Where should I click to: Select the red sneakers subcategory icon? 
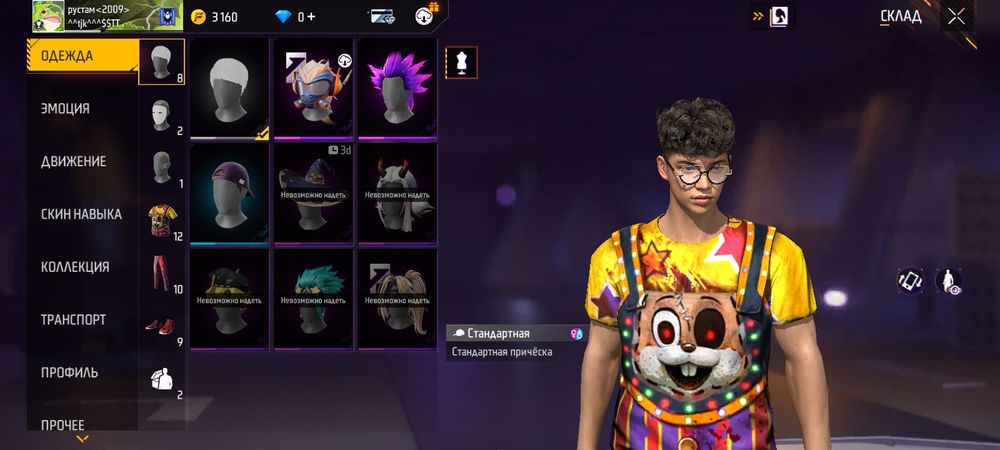161,326
